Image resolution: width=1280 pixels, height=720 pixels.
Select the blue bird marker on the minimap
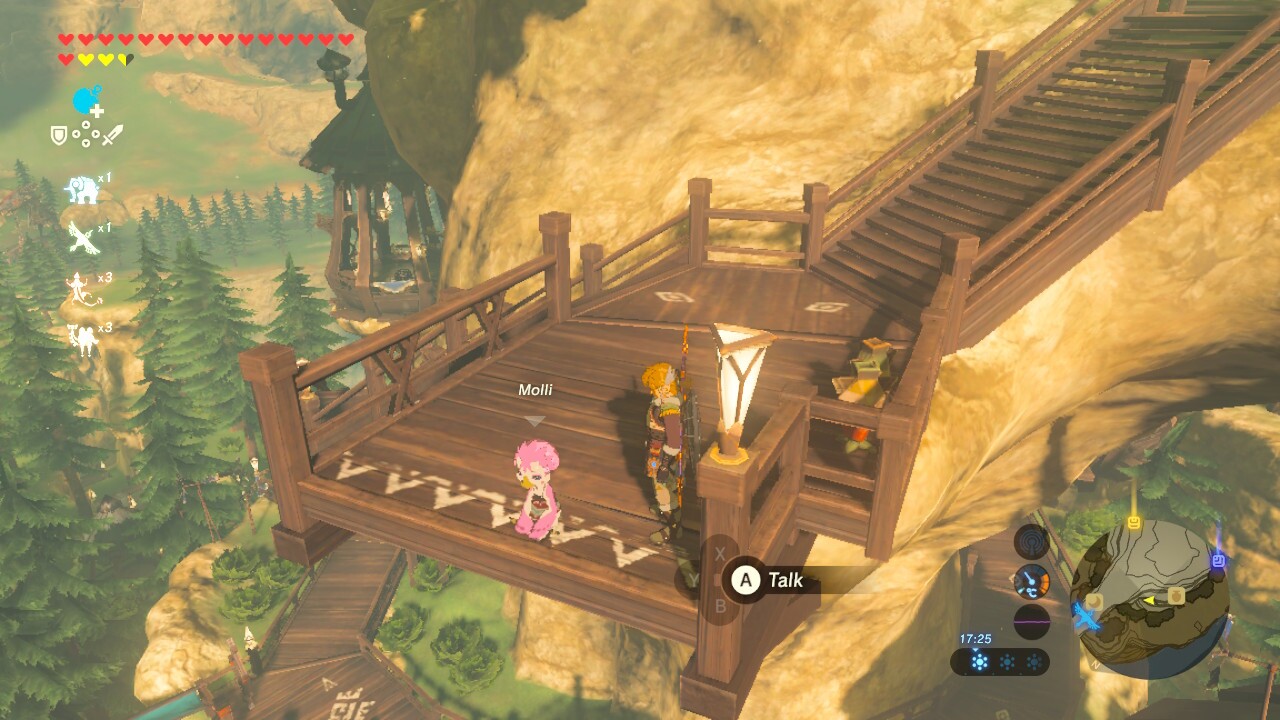pos(1085,619)
